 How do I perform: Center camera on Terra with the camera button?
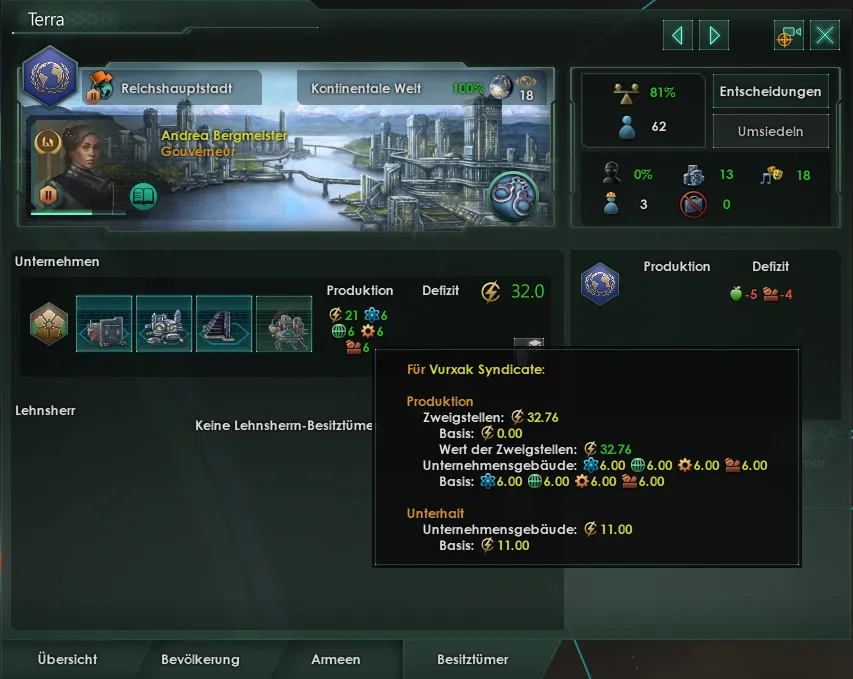click(x=789, y=36)
